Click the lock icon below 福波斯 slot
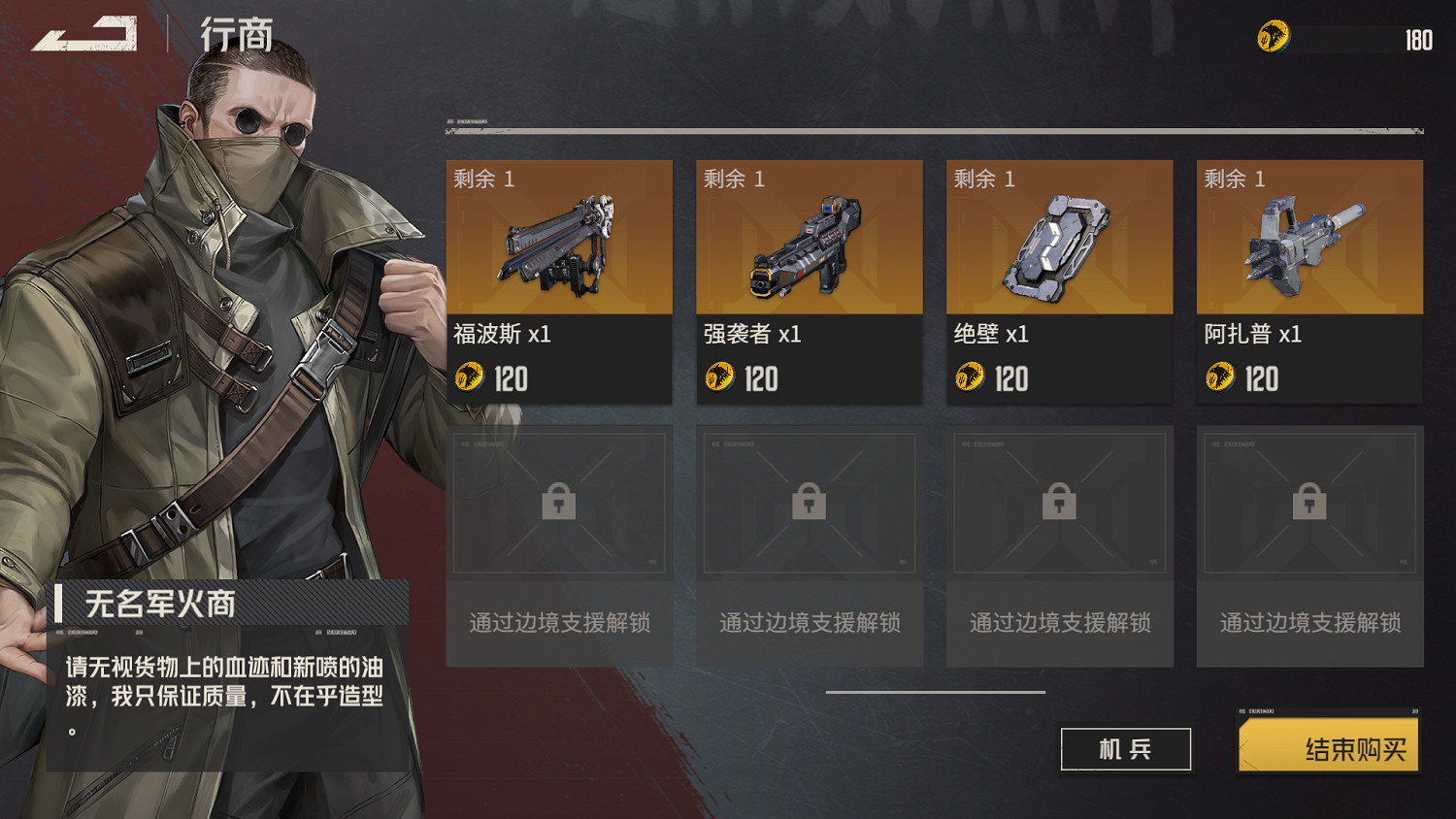 [x=558, y=502]
